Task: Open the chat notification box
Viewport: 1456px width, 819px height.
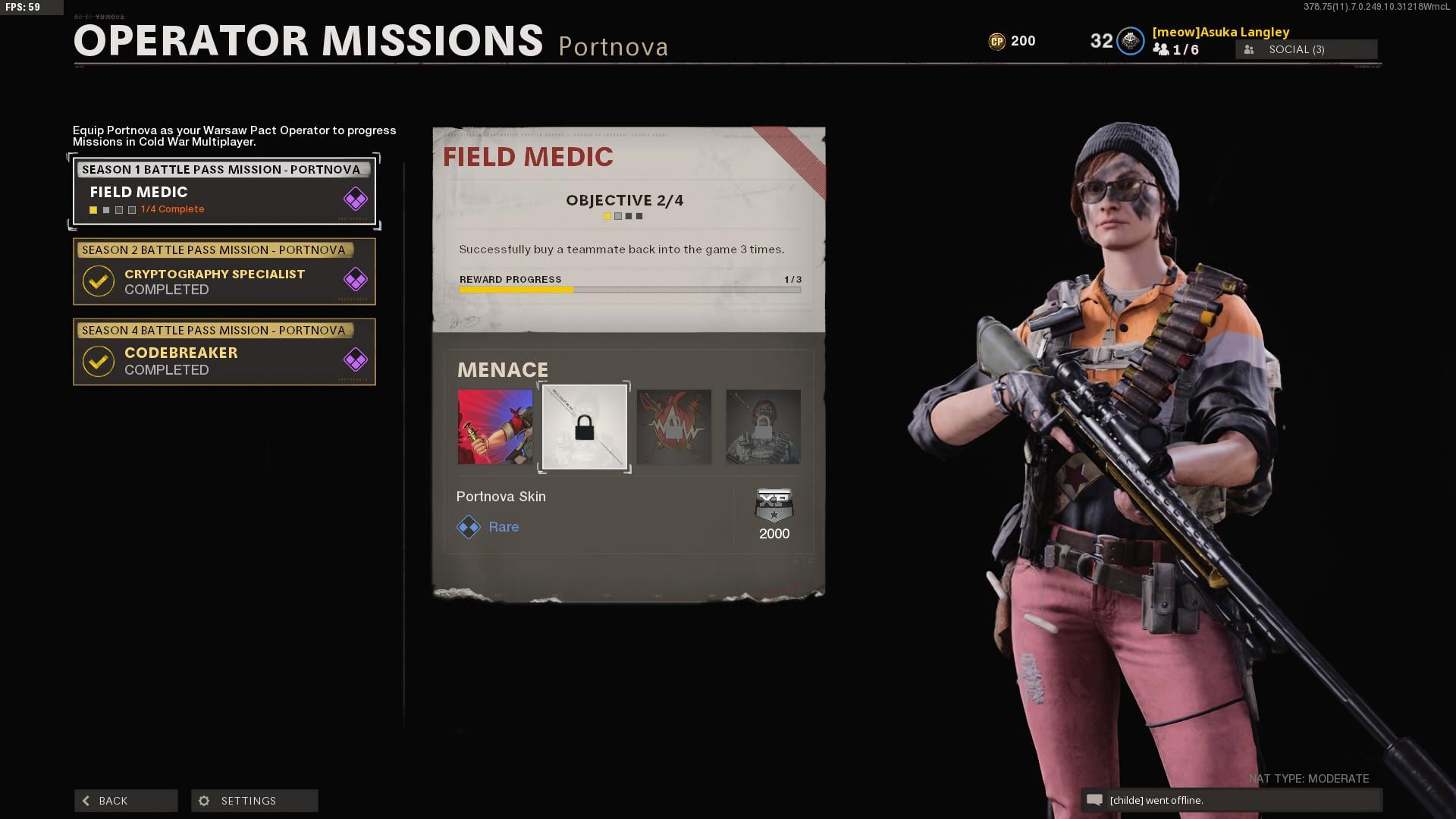Action: coord(1231,800)
